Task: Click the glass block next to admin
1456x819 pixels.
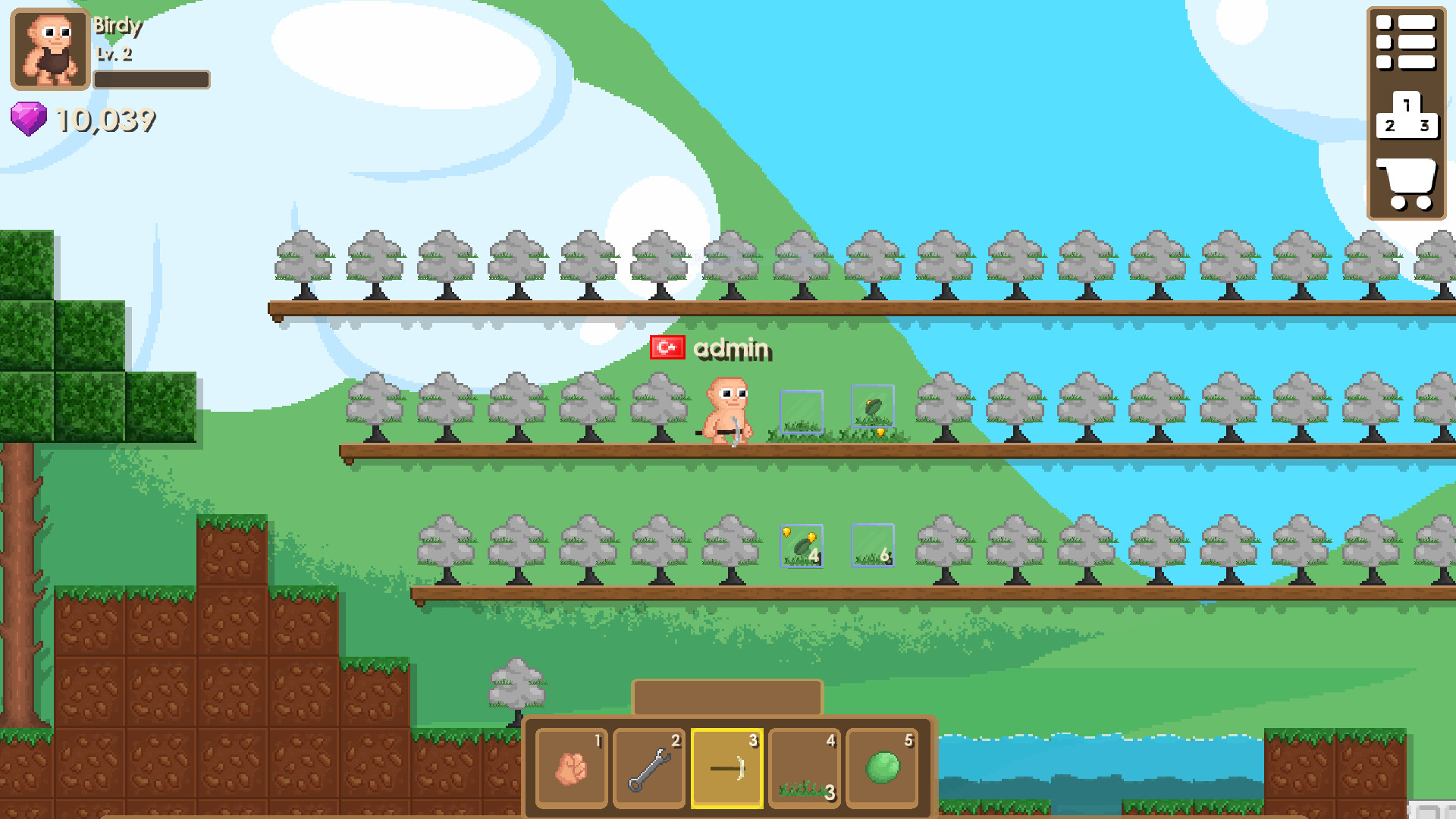Action: (x=801, y=411)
